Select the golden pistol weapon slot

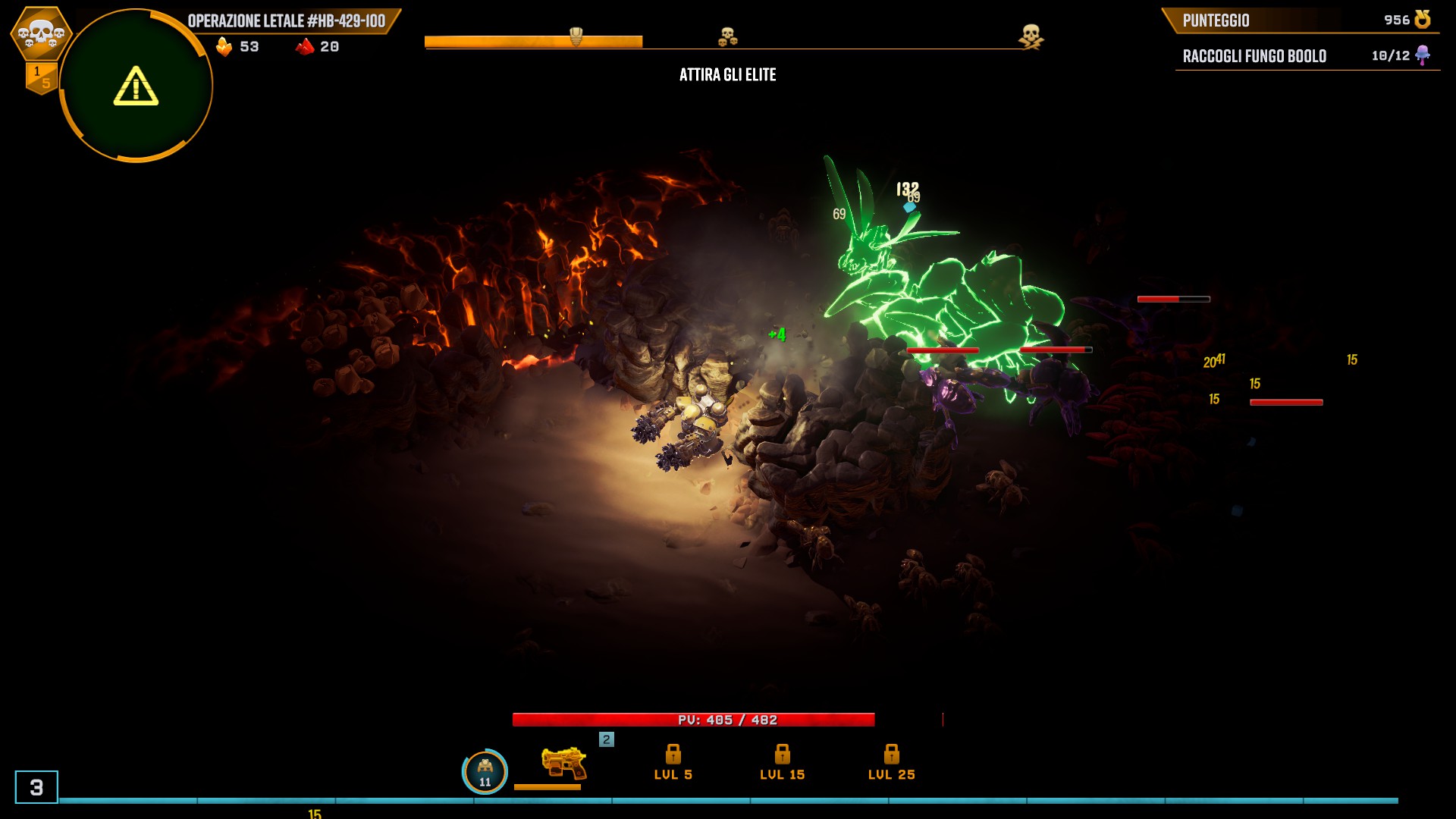pos(563,763)
